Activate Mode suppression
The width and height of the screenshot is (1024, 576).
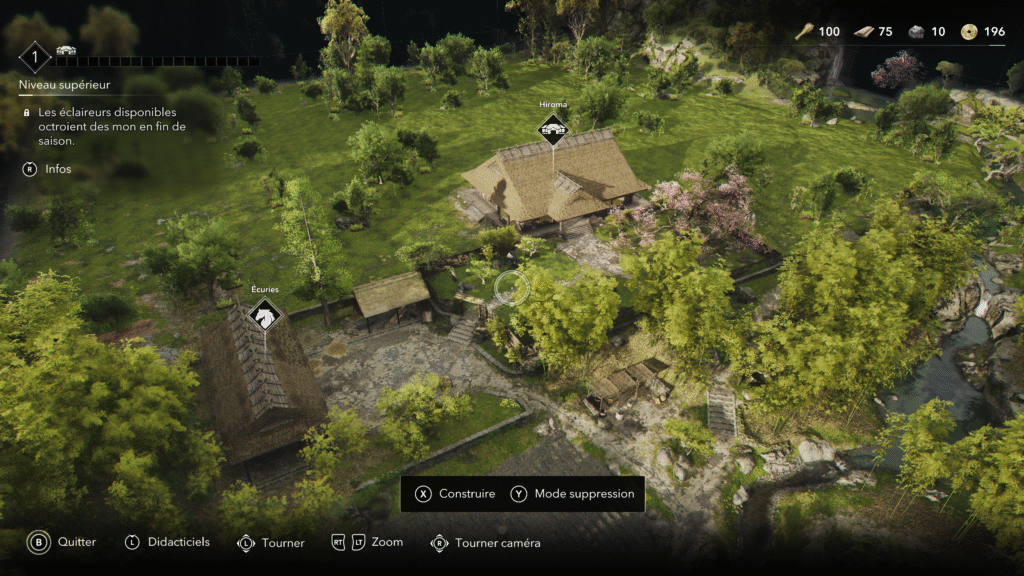573,494
